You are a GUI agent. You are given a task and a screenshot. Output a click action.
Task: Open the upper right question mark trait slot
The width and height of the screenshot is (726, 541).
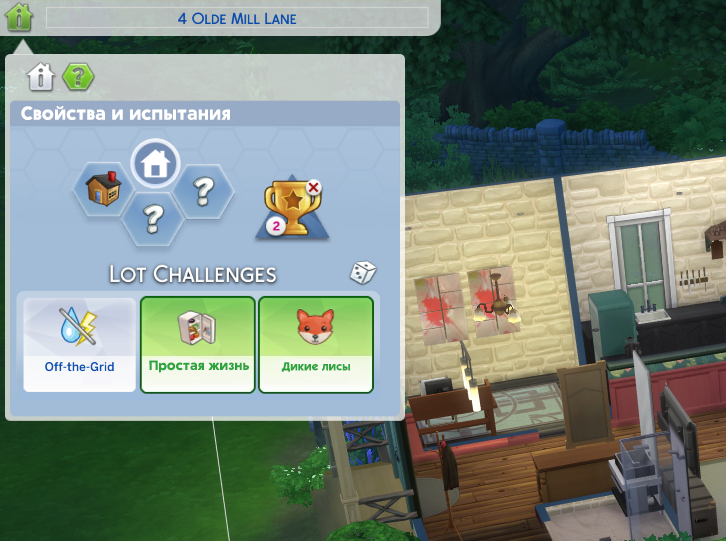(x=205, y=187)
